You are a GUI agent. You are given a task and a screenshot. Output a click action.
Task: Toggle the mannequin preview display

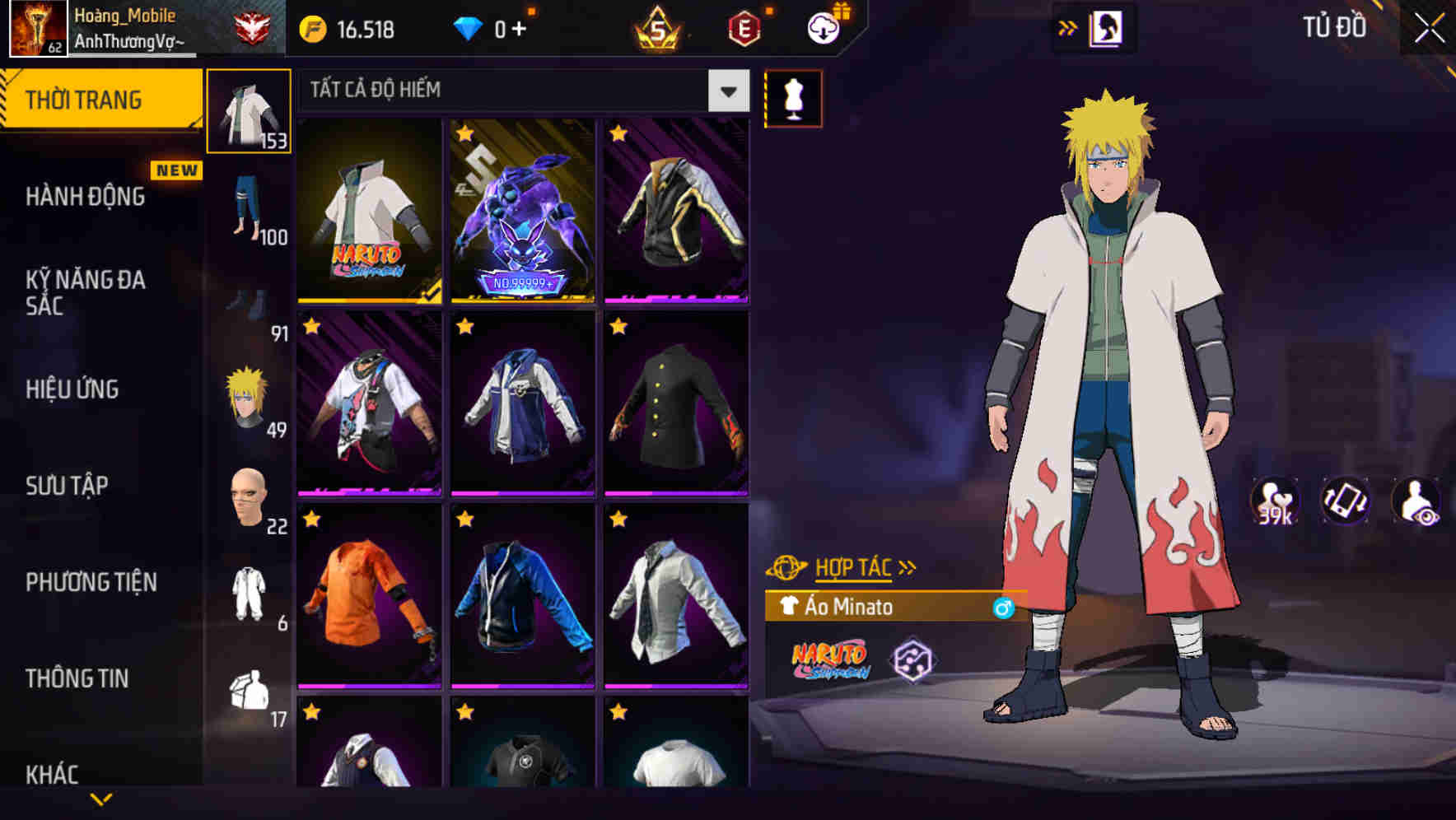793,96
